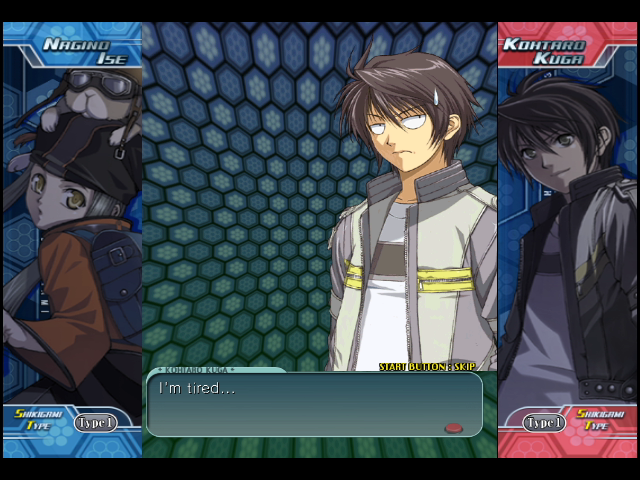Select the Kohtaro Kuga character panel
The width and height of the screenshot is (640, 480).
click(x=567, y=240)
